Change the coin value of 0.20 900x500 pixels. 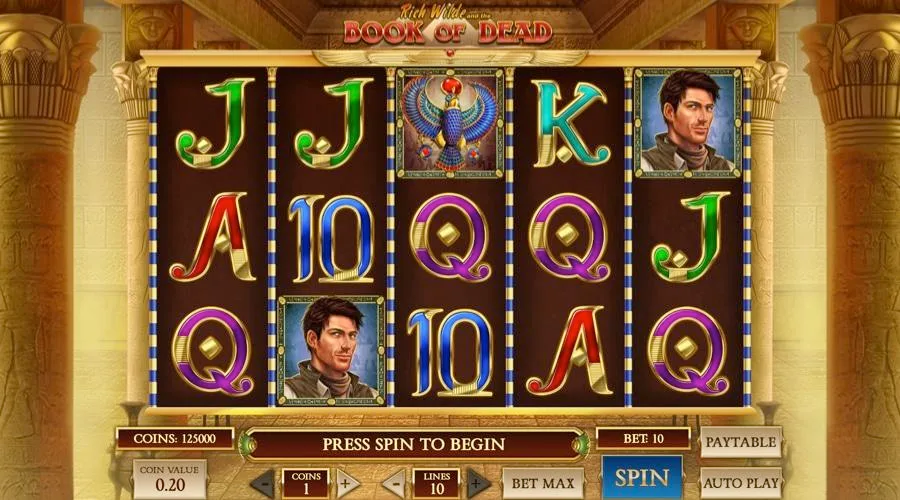(x=168, y=480)
